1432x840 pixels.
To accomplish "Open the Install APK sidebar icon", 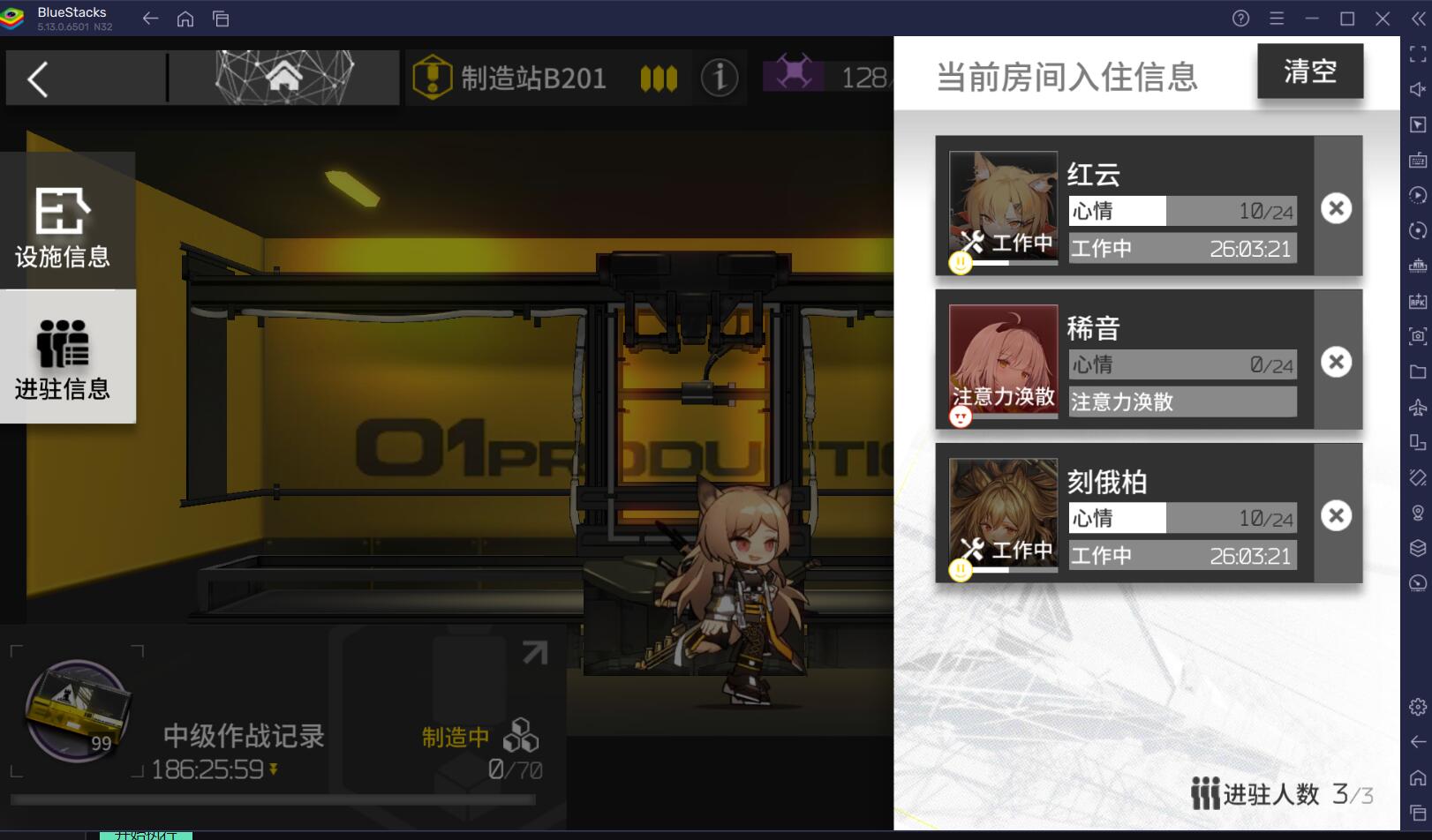I will (x=1417, y=301).
